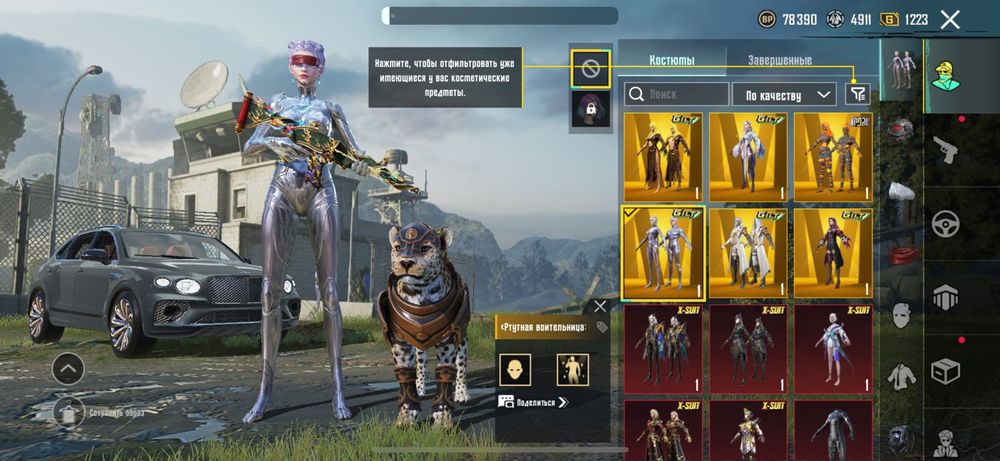
Task: Open the steering wheel vehicles category
Action: pyautogui.click(x=945, y=223)
